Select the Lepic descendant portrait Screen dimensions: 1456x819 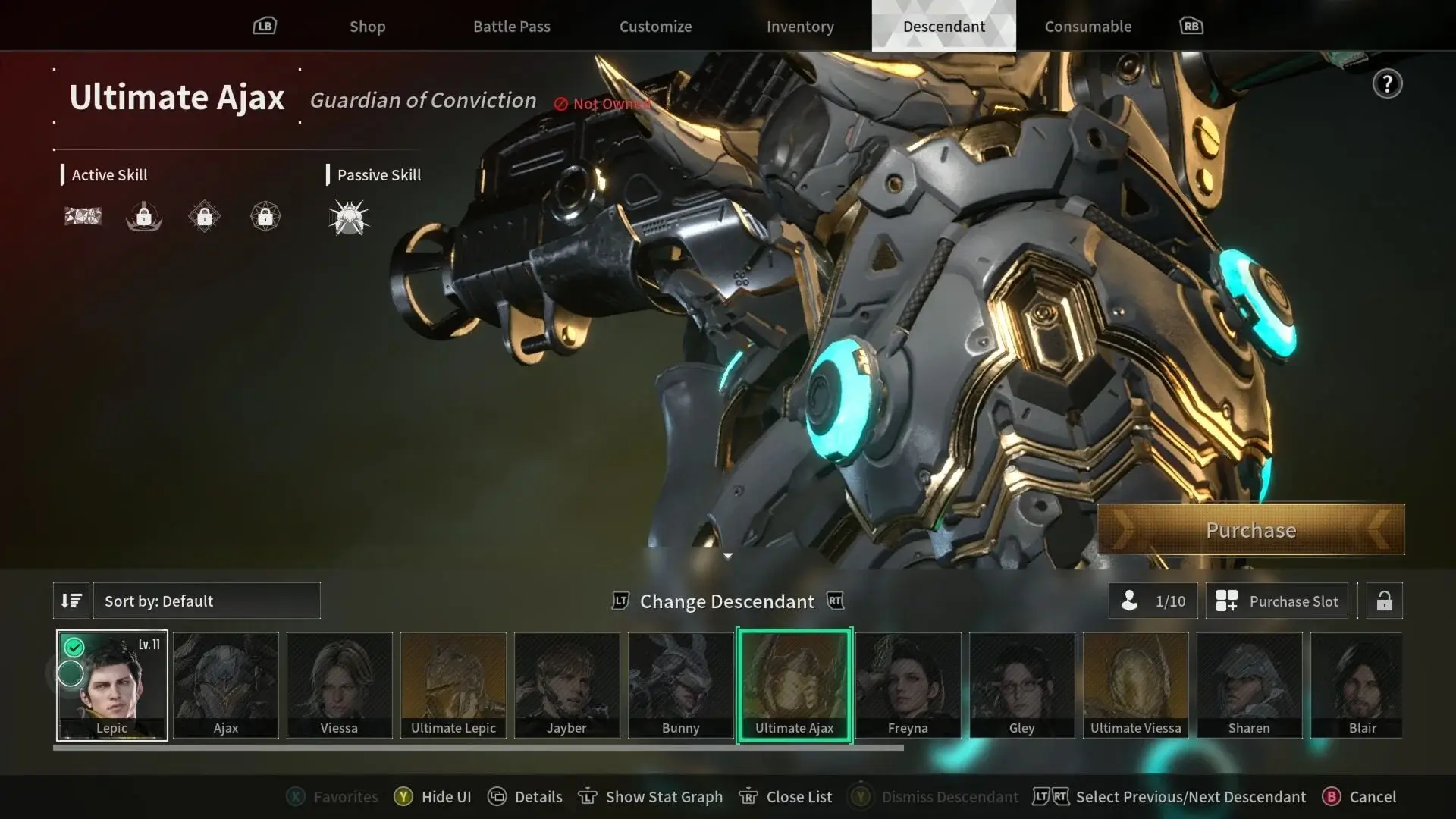click(112, 685)
